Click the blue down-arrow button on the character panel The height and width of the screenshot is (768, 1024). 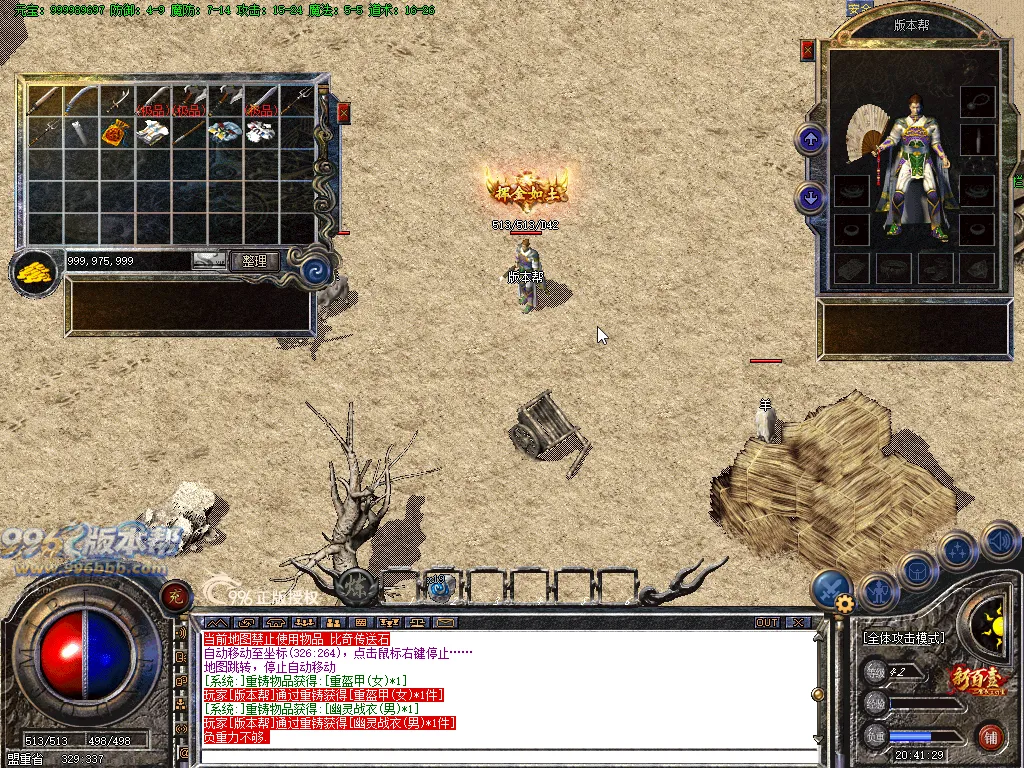810,198
